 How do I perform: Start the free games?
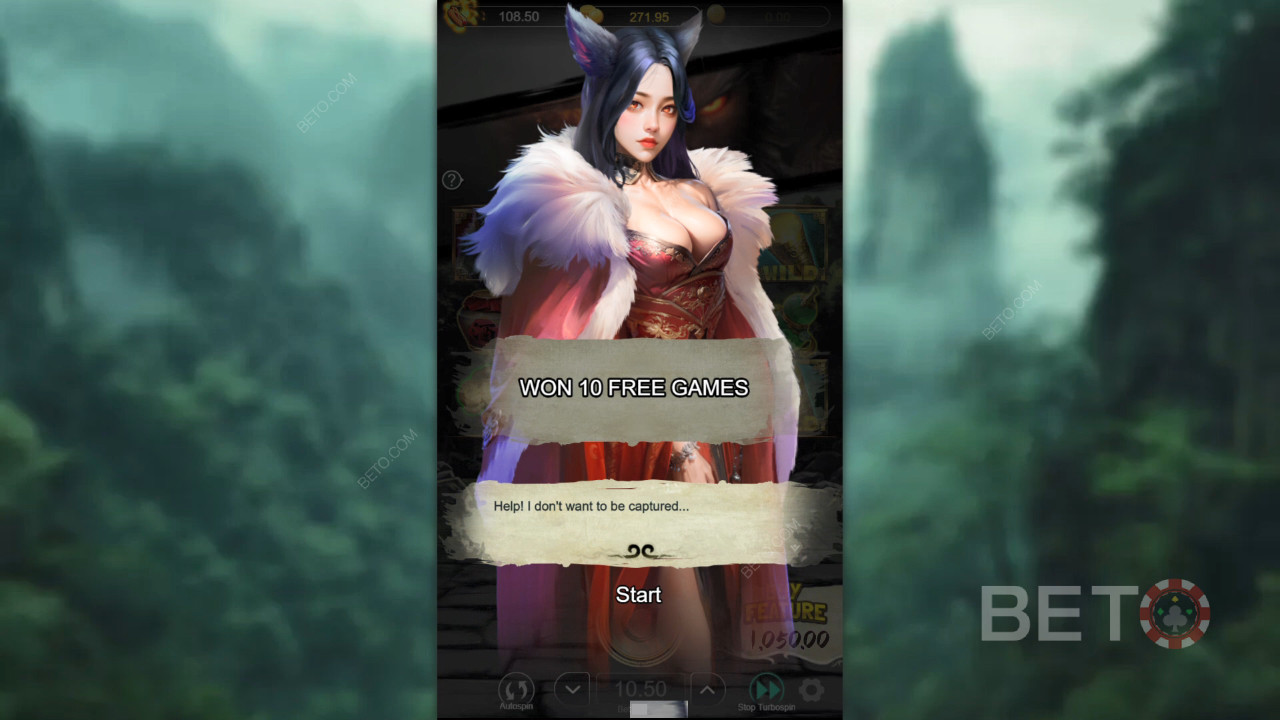pyautogui.click(x=638, y=595)
